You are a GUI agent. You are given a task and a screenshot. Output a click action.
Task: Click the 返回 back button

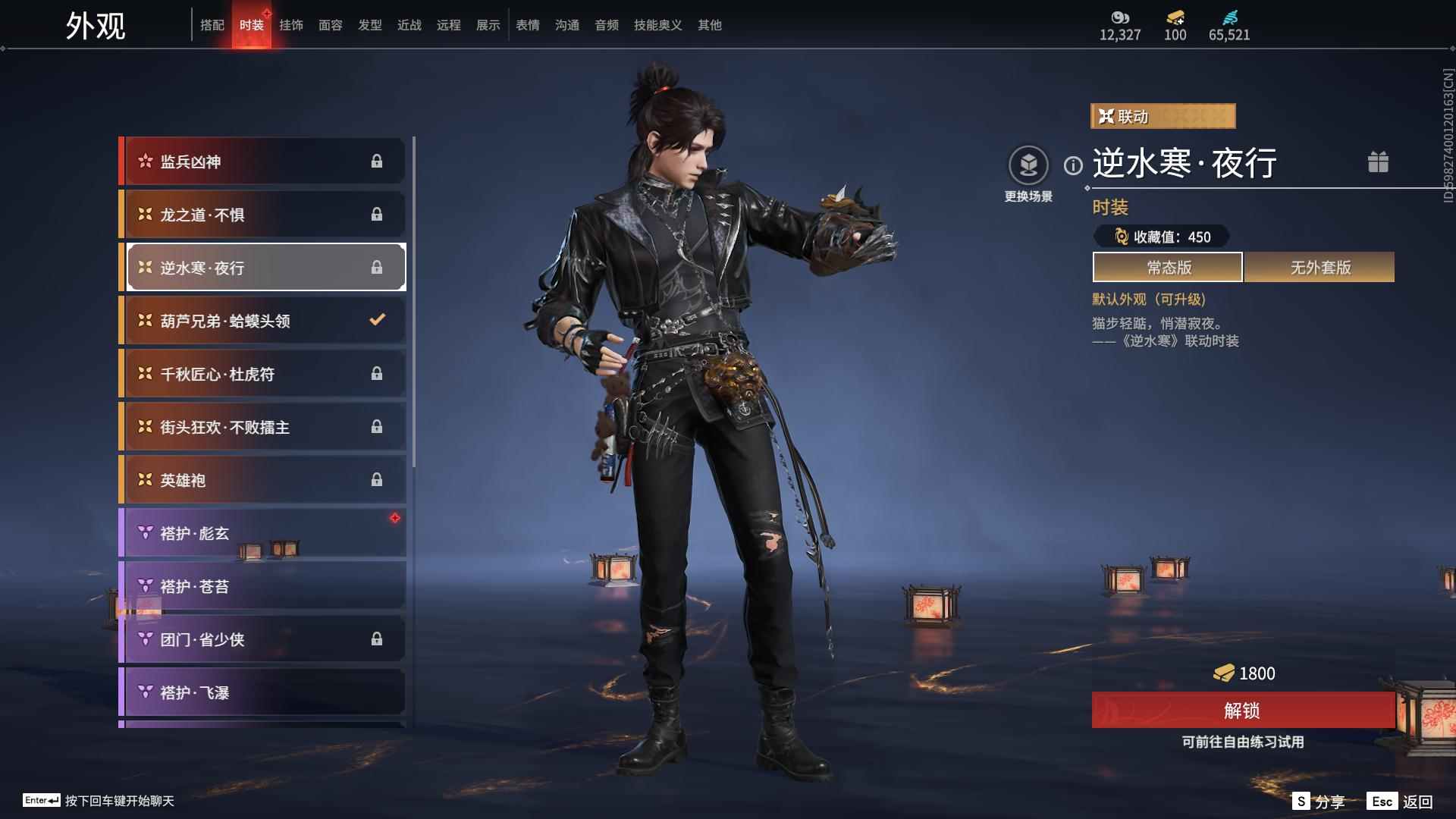click(x=1401, y=802)
